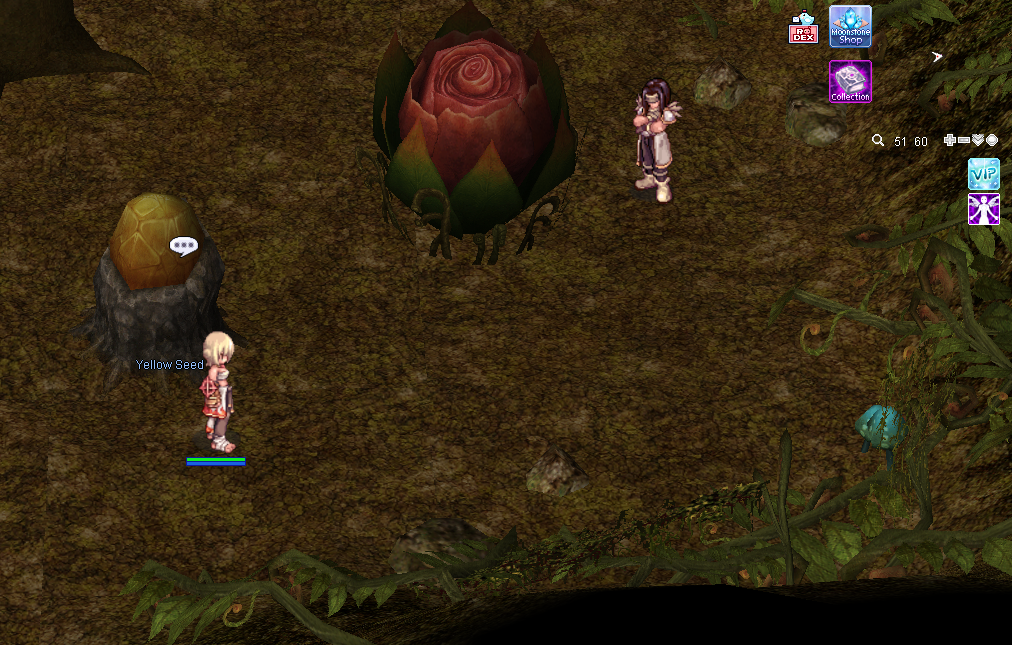This screenshot has width=1012, height=645.
Task: Click the double-chevron minimap button
Action: coord(978,141)
